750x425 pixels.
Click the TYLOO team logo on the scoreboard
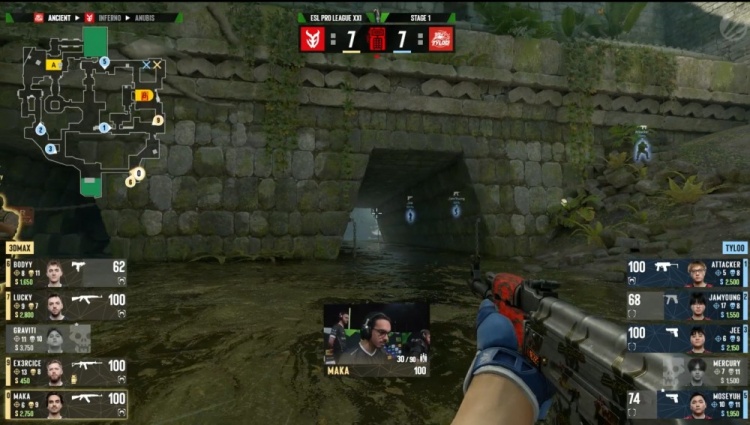(441, 39)
